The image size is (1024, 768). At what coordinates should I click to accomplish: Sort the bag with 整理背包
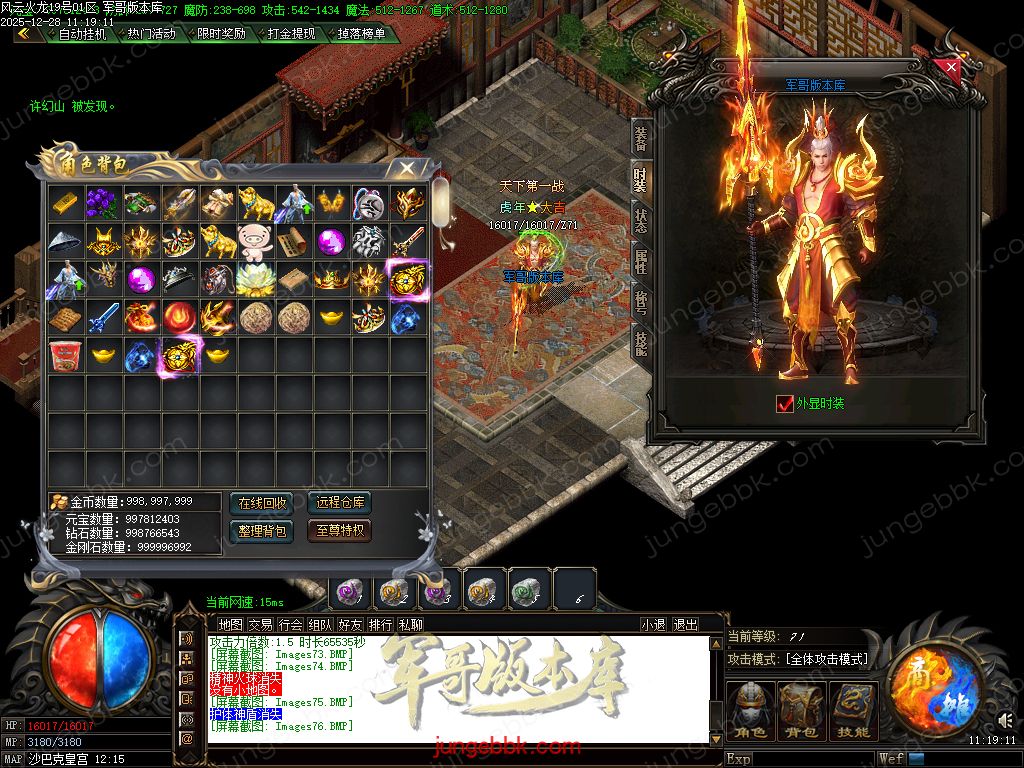[x=262, y=531]
